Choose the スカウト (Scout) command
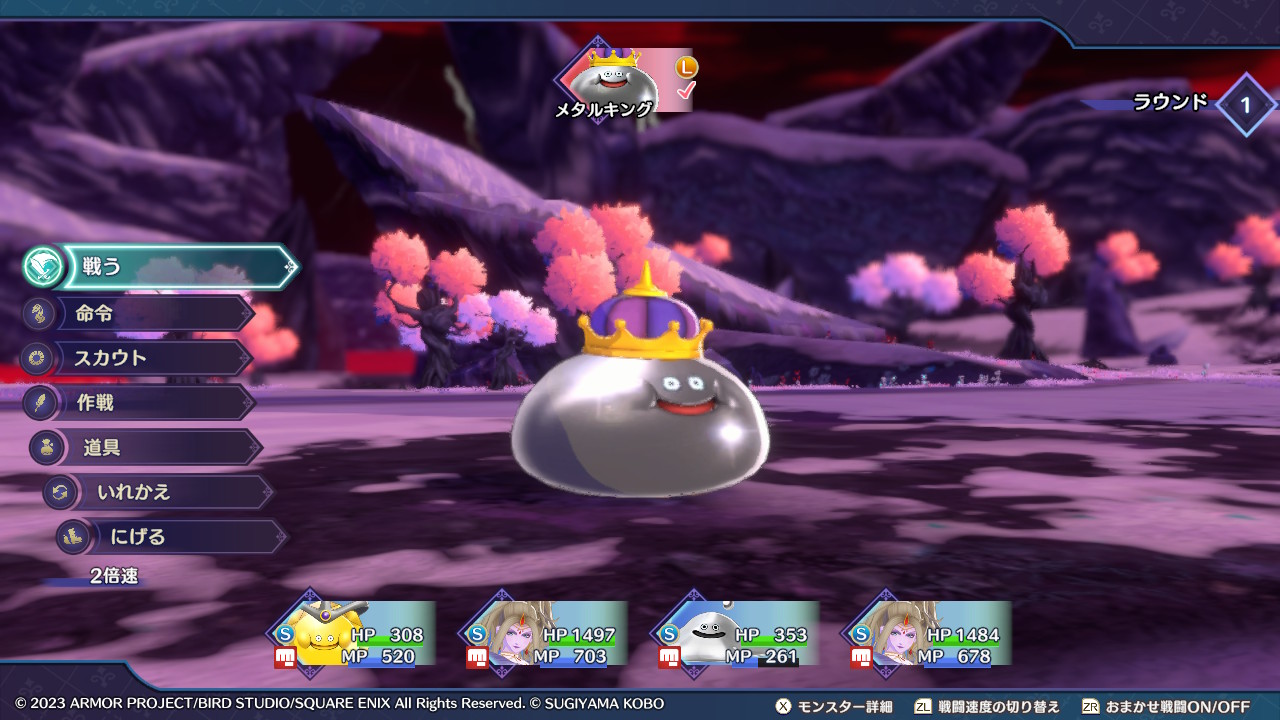 pyautogui.click(x=150, y=358)
